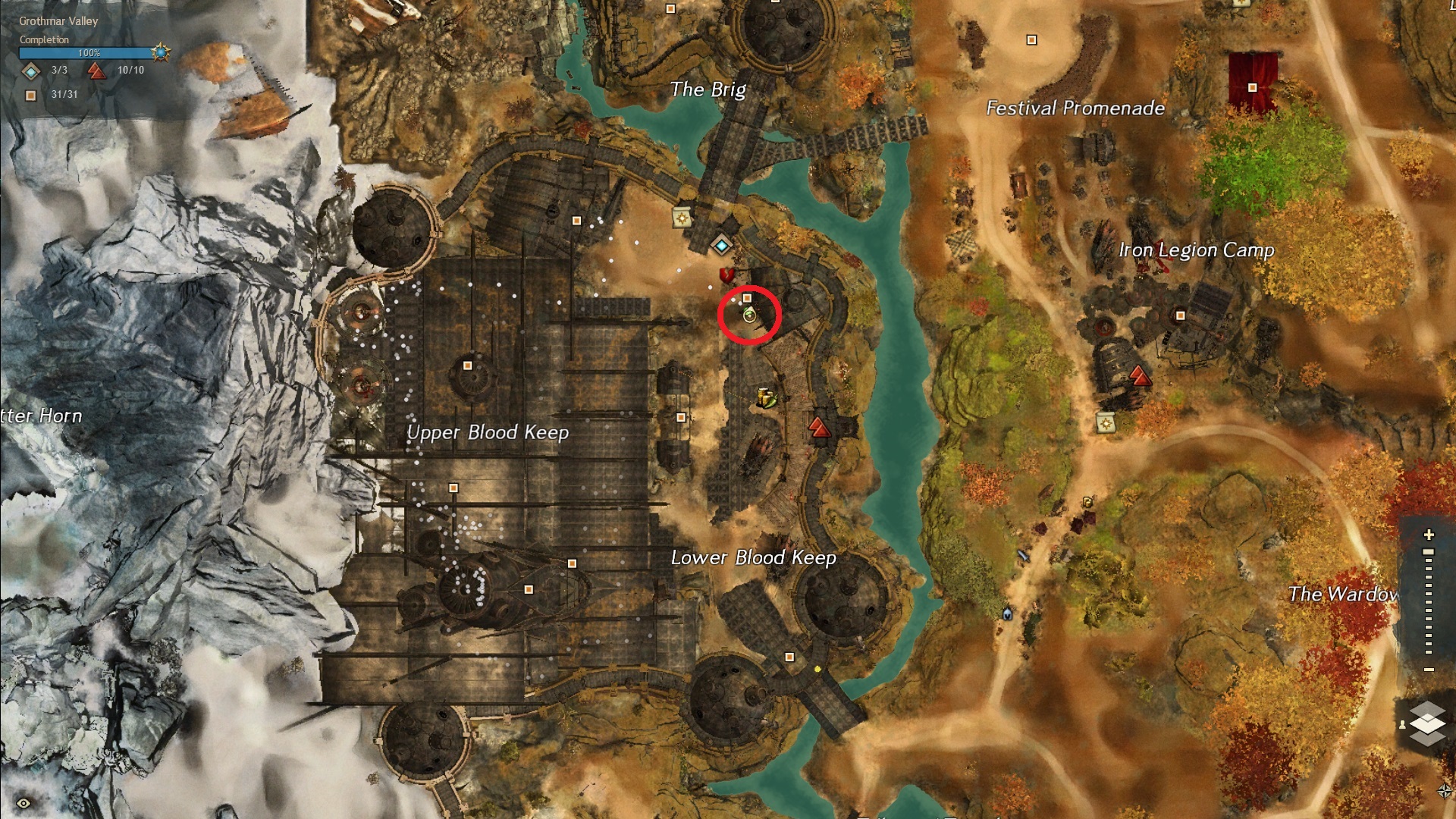Click the blue waypoint diamond near The Brig
This screenshot has height=819, width=1456.
[x=721, y=246]
